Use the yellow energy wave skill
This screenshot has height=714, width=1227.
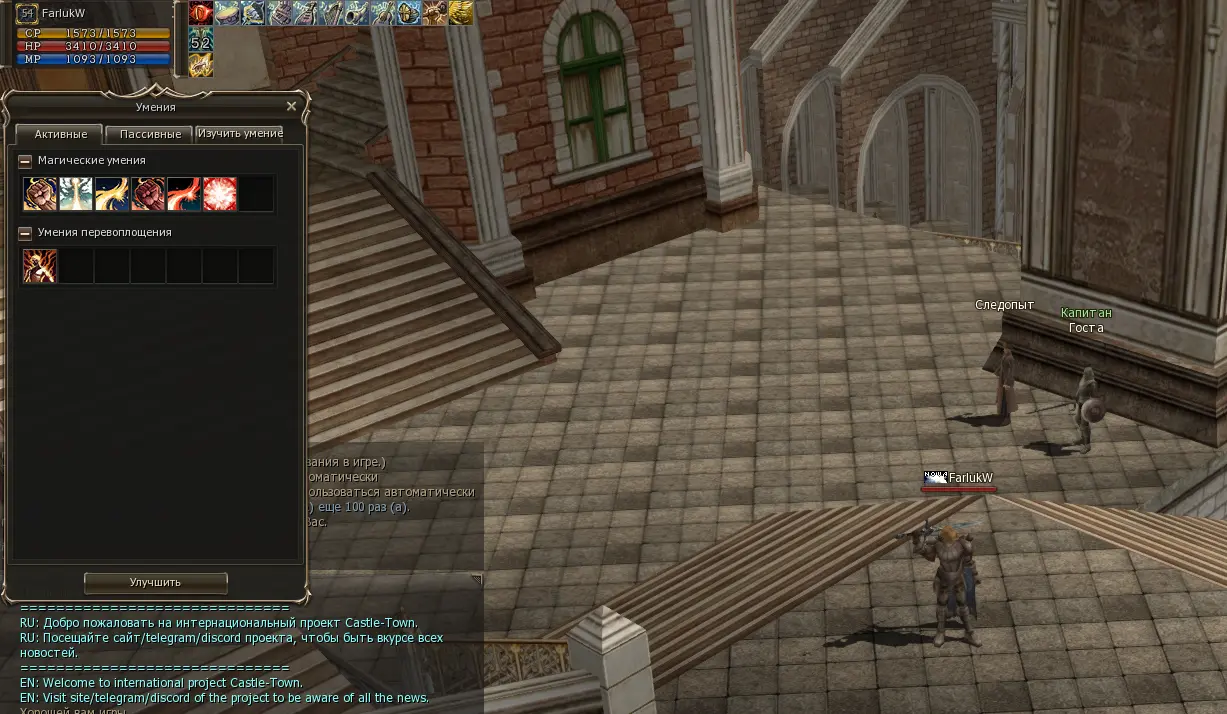coord(112,194)
